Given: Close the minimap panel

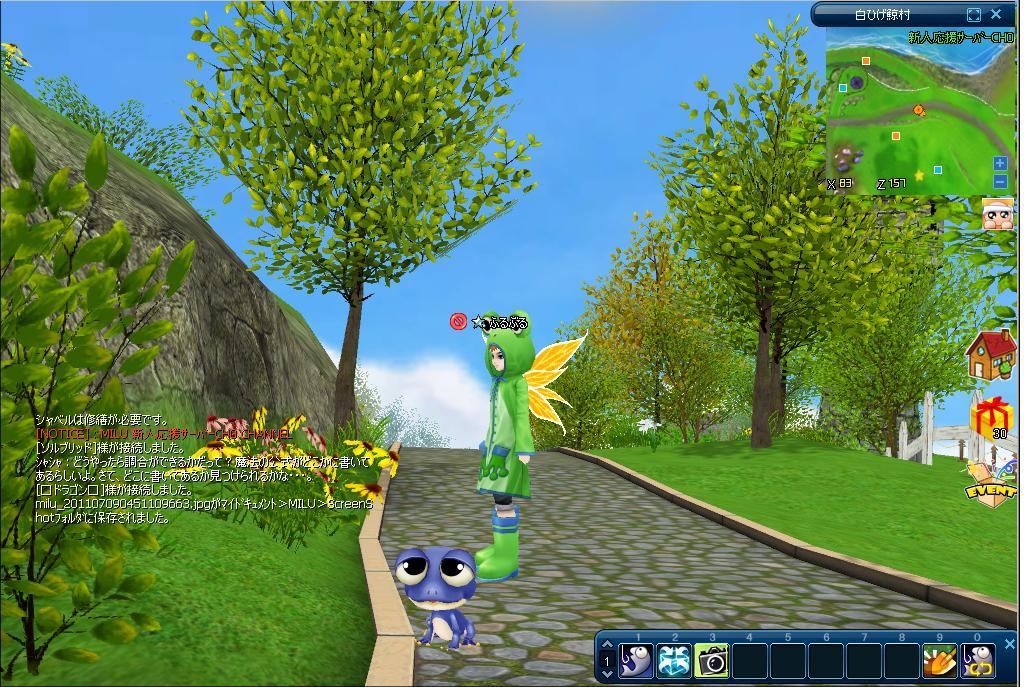Looking at the screenshot, I should pyautogui.click(x=996, y=15).
